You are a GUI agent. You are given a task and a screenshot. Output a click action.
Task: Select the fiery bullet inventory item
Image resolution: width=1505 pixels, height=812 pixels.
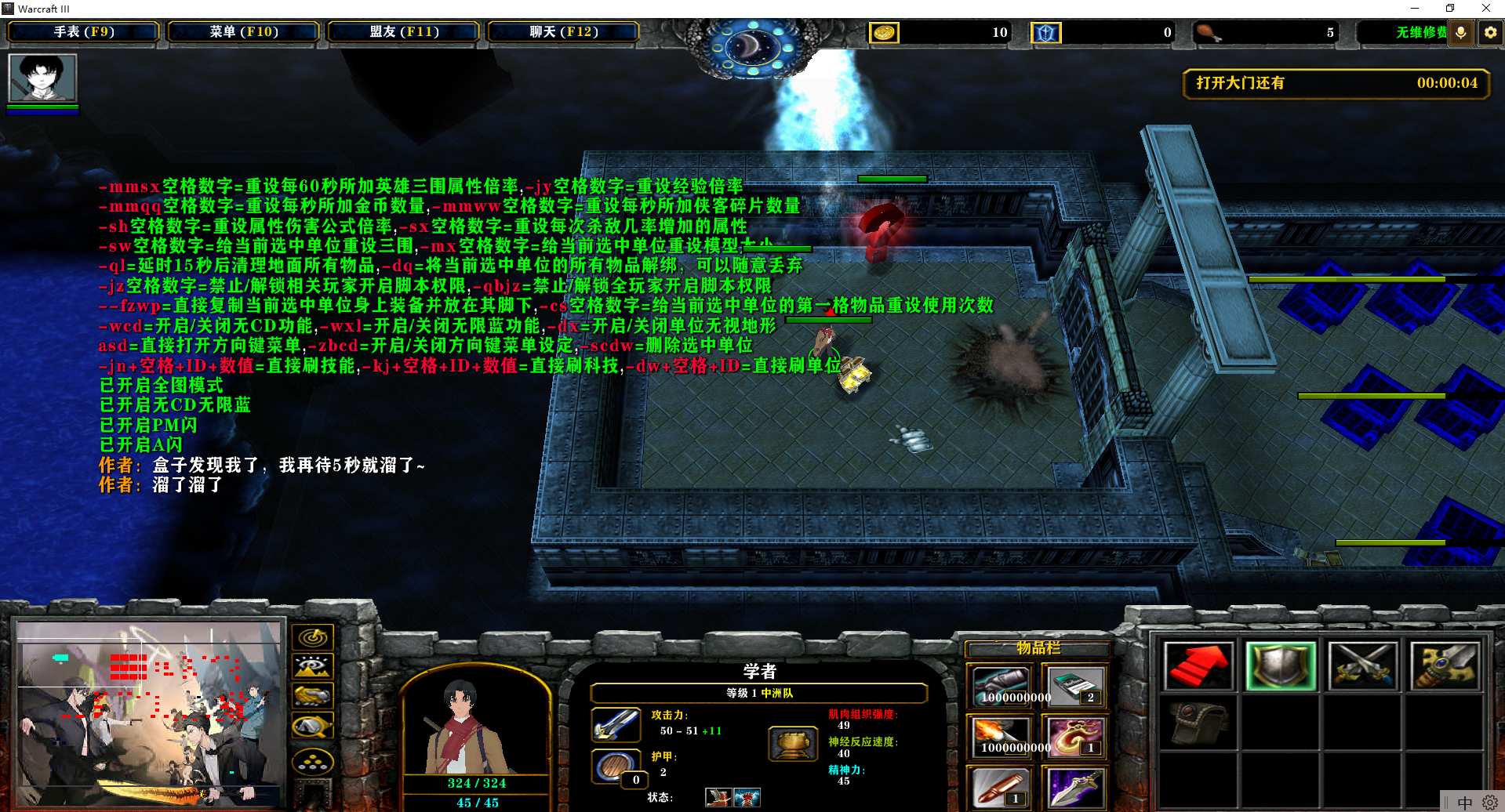(x=1000, y=737)
